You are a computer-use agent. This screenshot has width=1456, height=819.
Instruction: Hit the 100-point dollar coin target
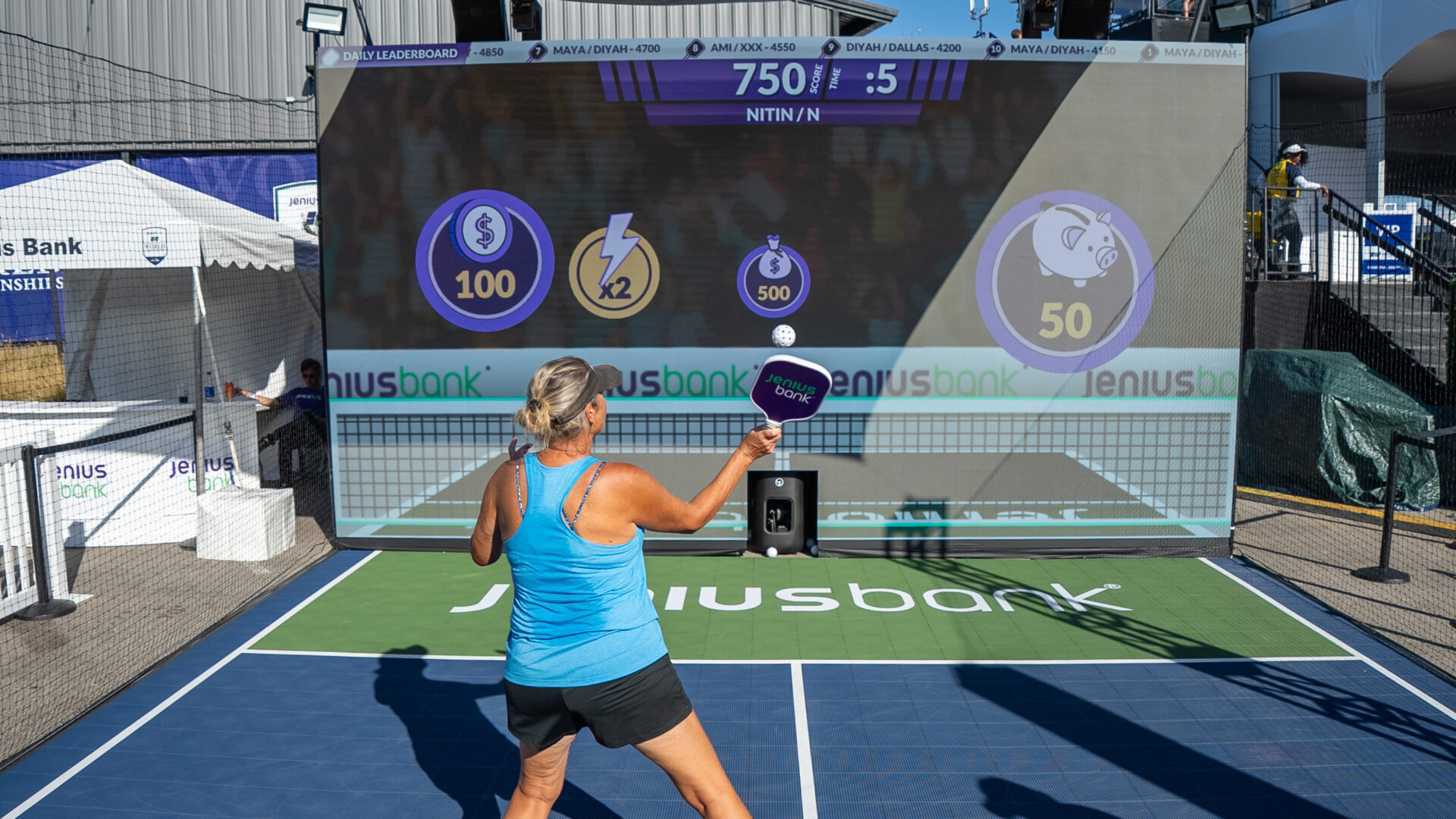pos(485,261)
